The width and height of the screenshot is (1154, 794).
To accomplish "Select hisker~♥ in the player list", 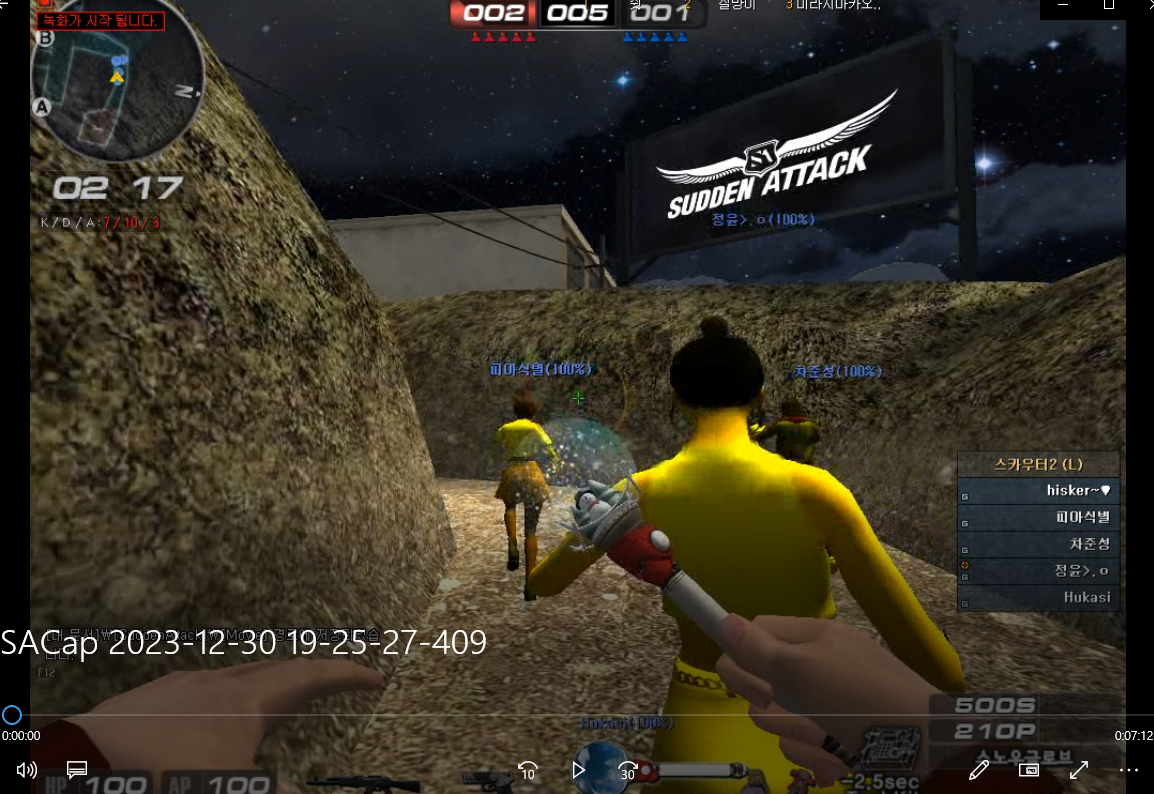I will (1040, 491).
